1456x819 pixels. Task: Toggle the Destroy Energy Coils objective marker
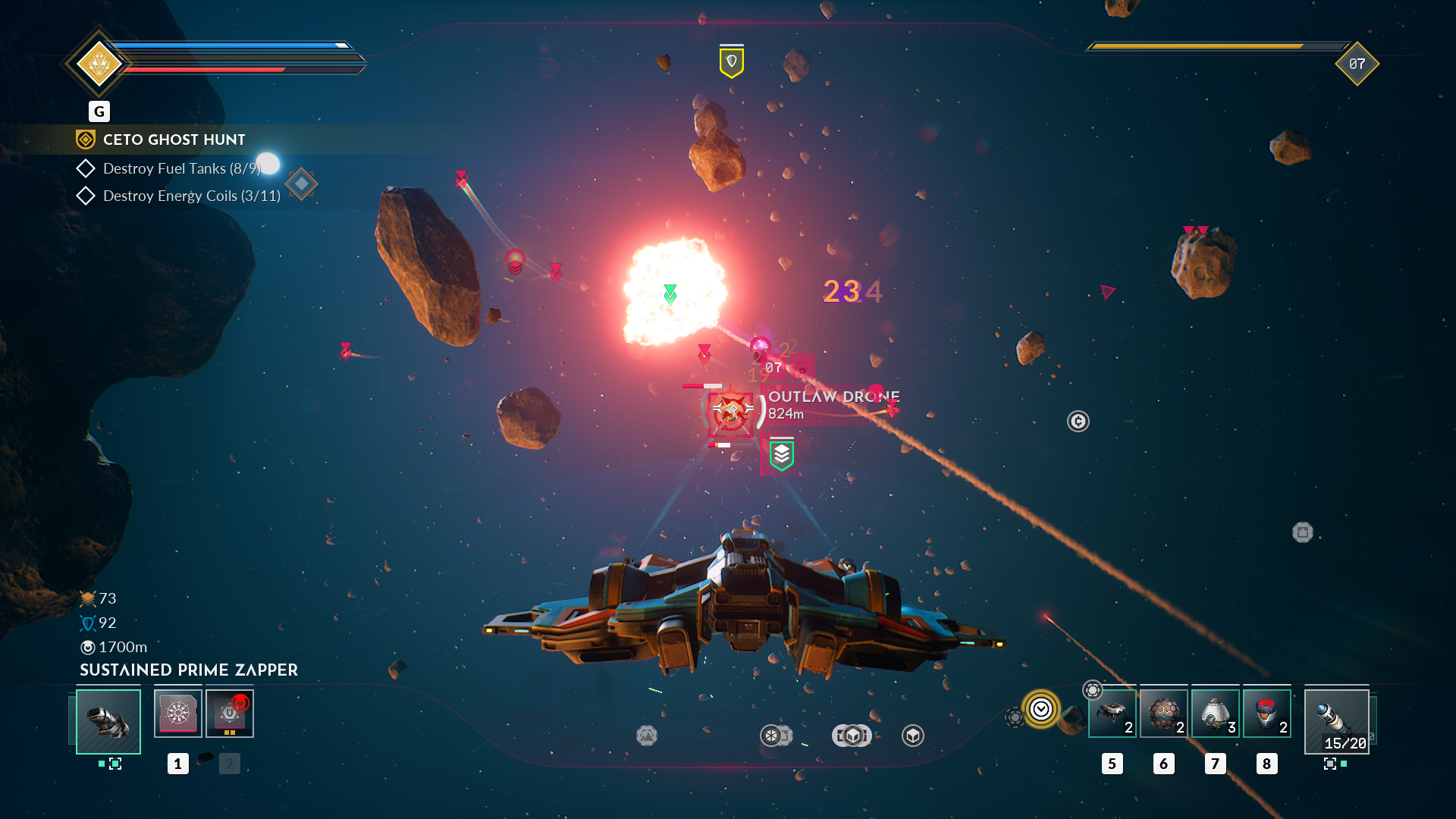(x=86, y=196)
